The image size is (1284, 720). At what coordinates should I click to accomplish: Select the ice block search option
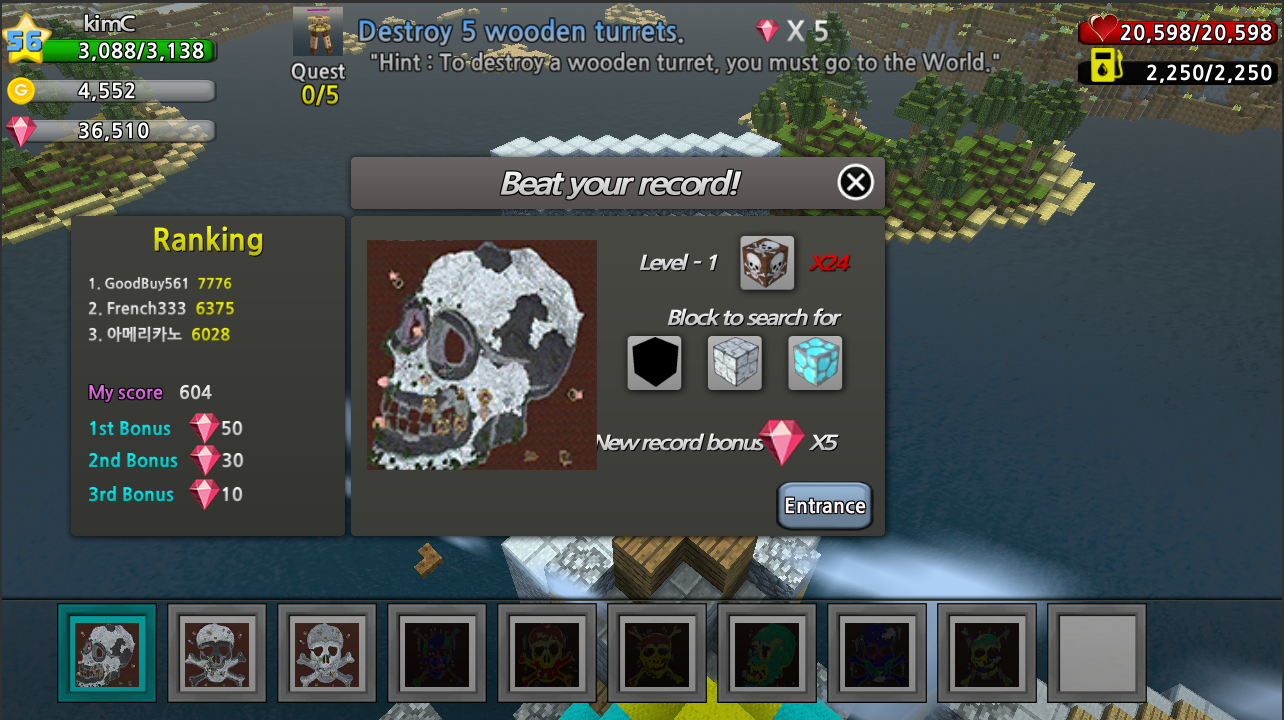(815, 362)
